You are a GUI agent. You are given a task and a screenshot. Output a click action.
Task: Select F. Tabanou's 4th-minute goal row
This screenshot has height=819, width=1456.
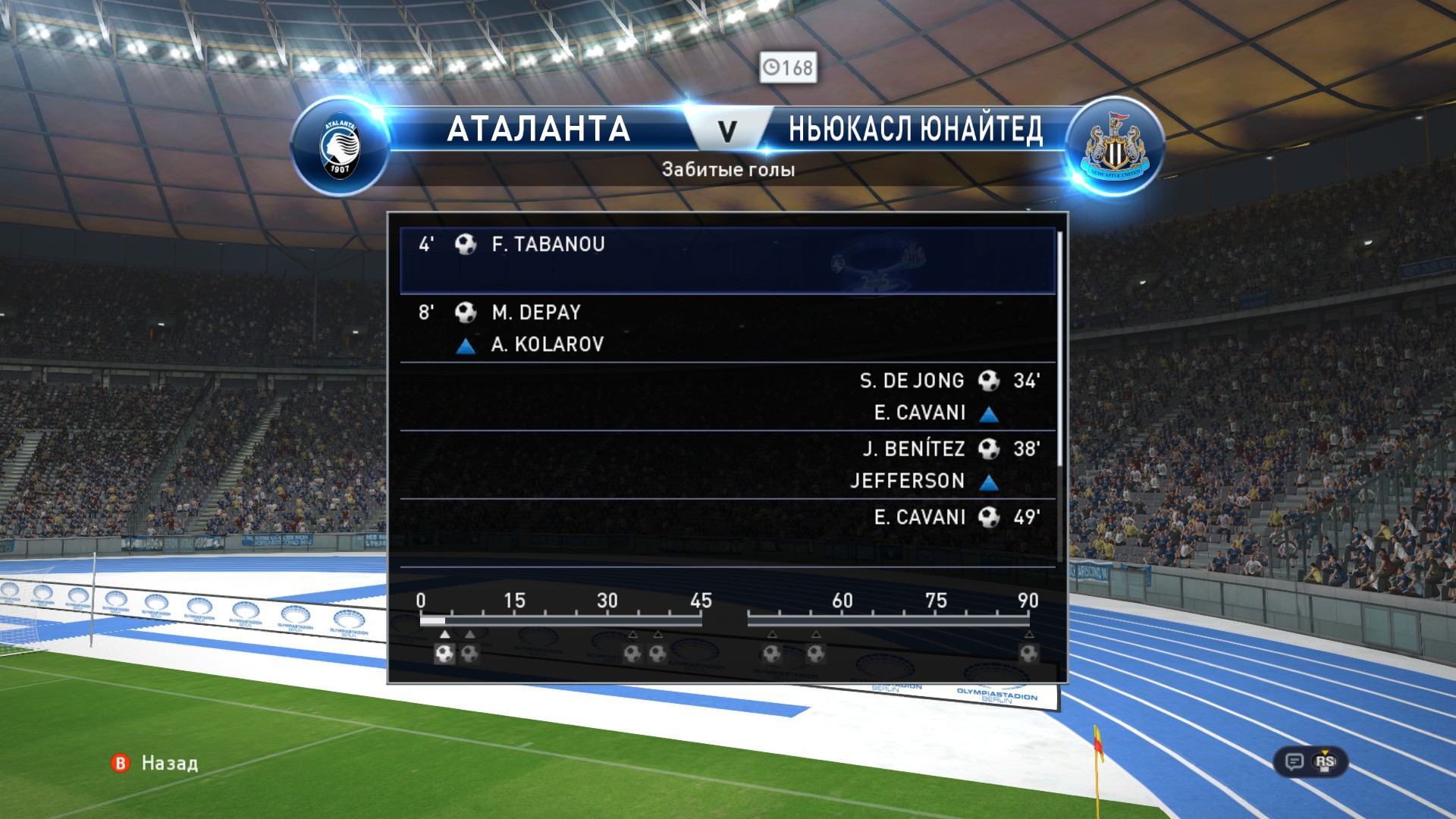click(726, 259)
